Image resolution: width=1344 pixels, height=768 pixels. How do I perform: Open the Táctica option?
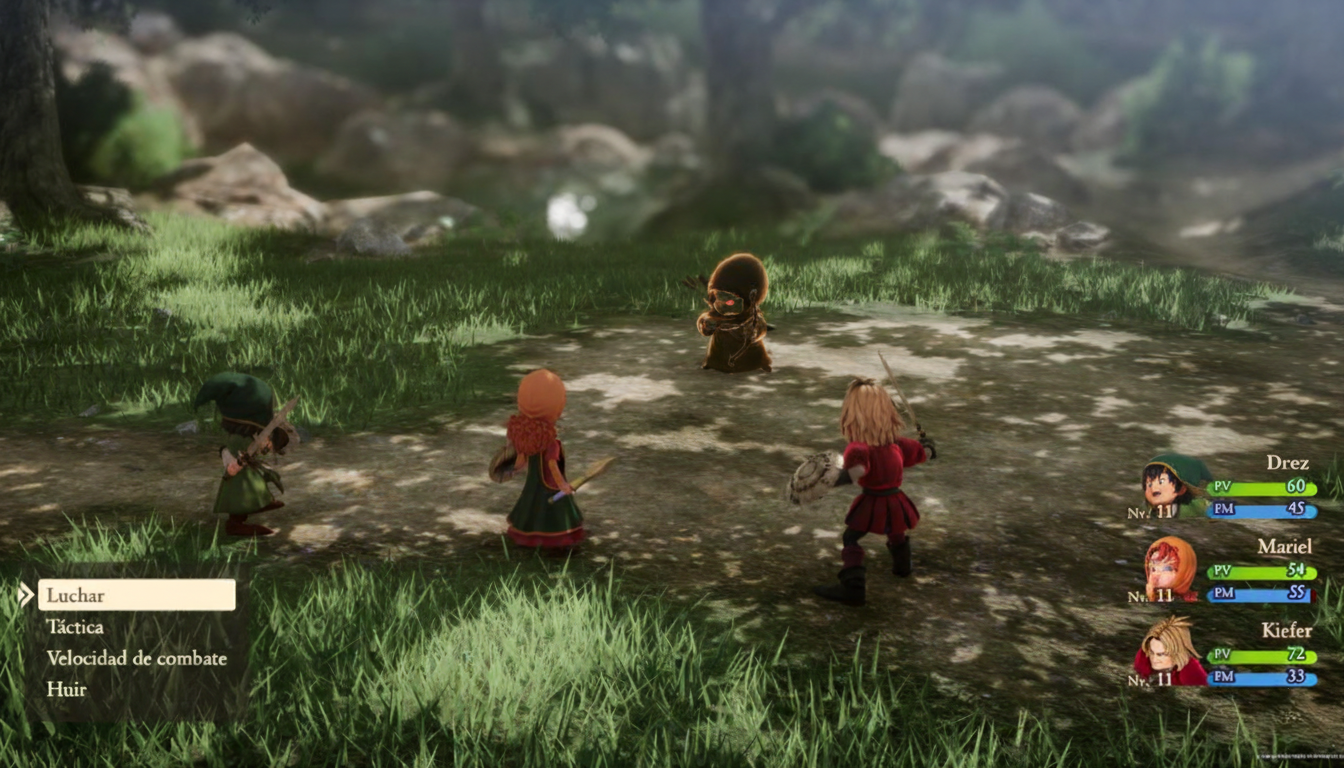point(75,627)
